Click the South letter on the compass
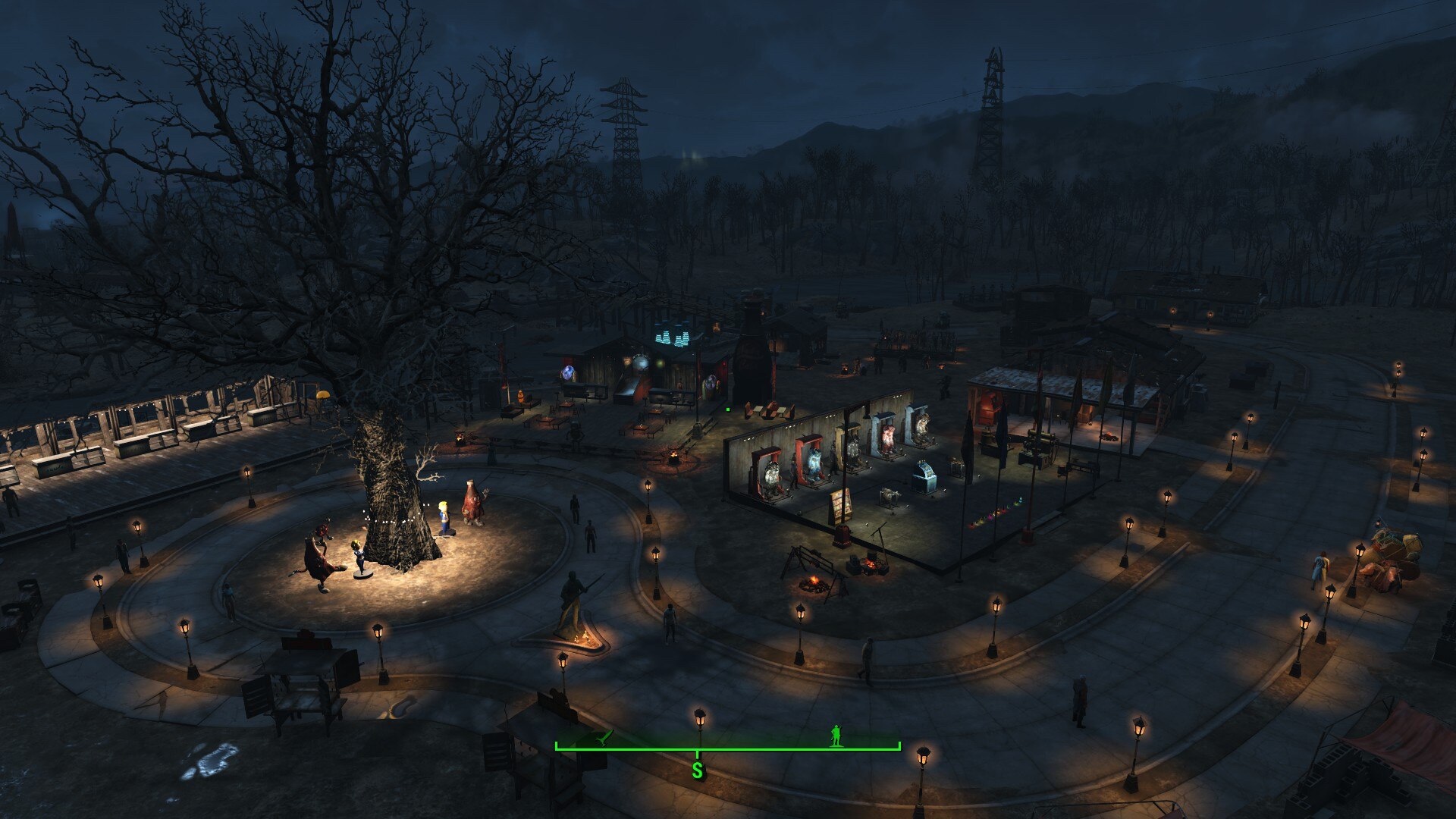This screenshot has height=819, width=1456. [x=697, y=770]
